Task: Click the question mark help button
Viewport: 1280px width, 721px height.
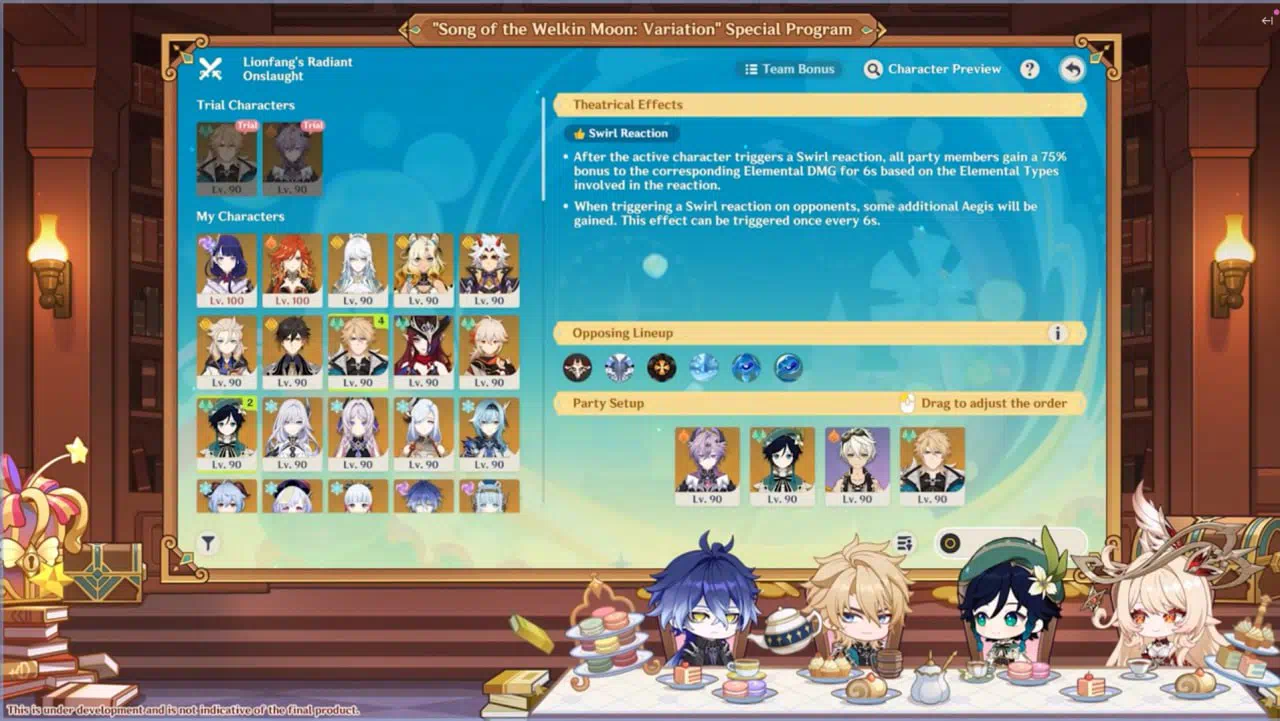Action: [1029, 69]
